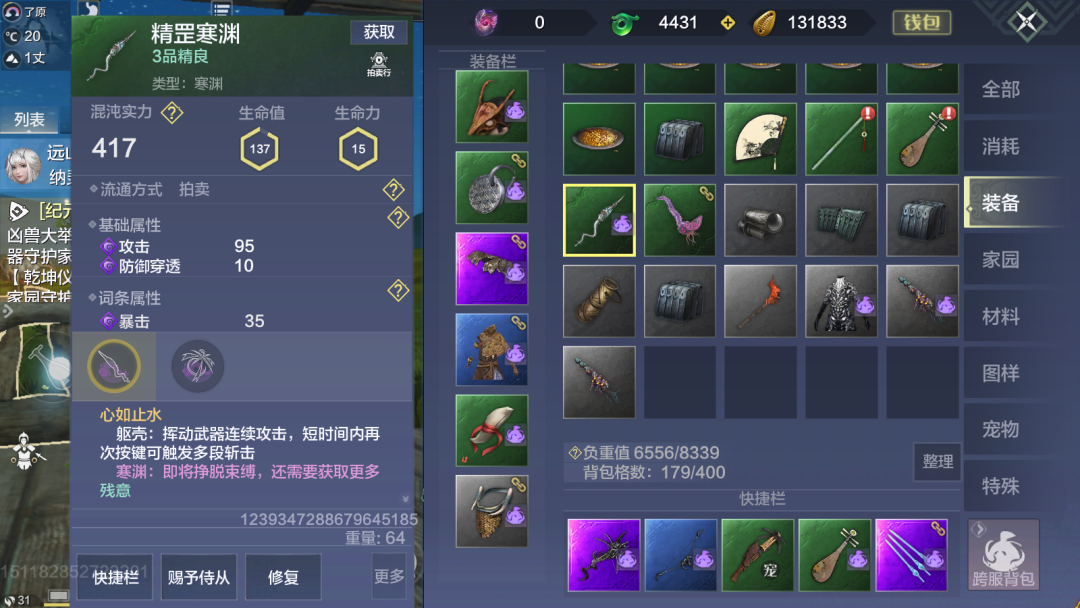Viewport: 1080px width, 608px height.
Task: Repair the weapon with 修复
Action: tap(283, 577)
